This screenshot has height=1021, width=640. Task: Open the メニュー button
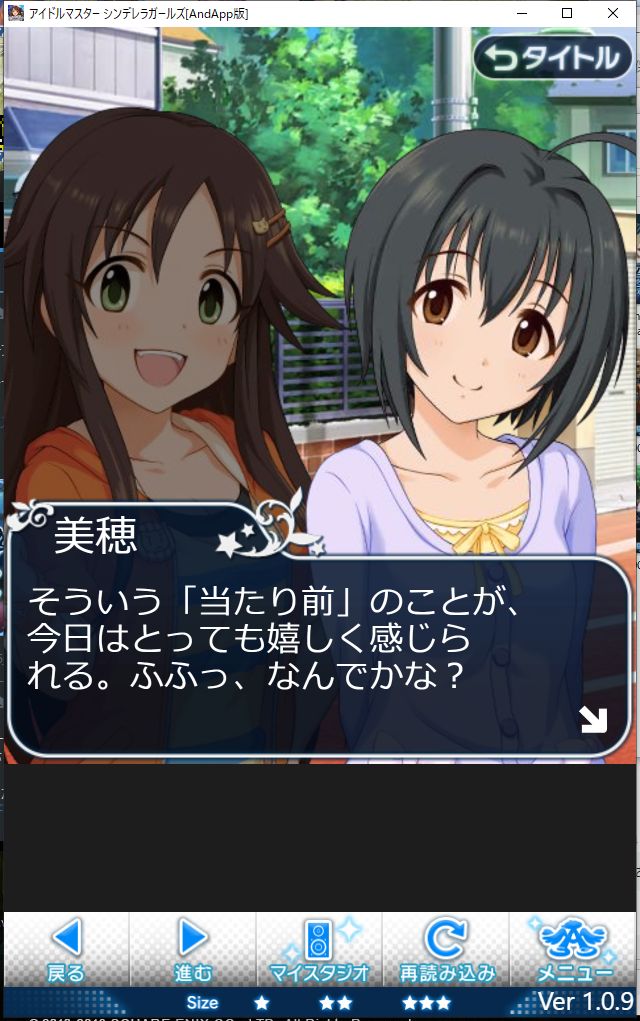574,949
